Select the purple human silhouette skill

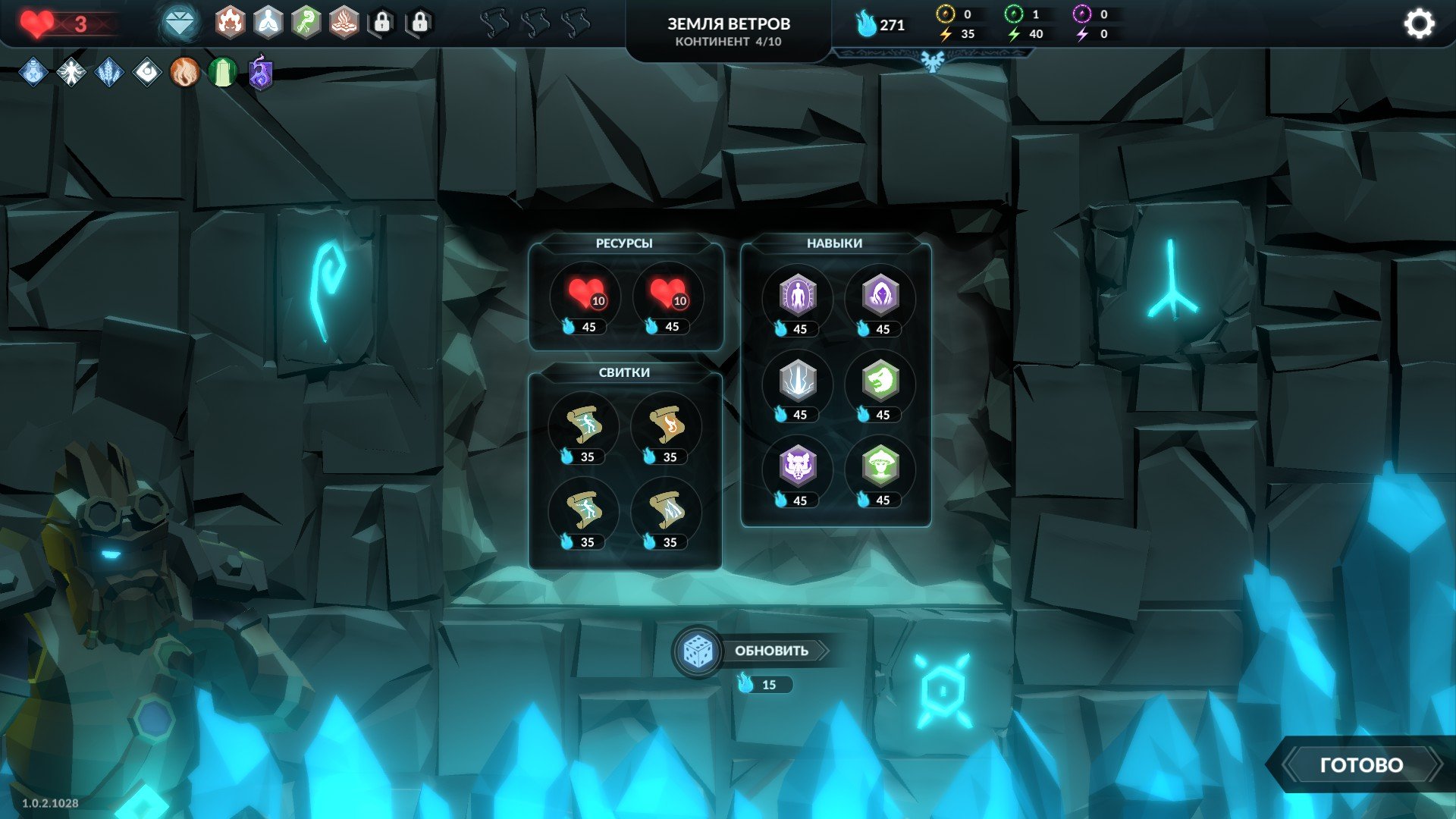coord(798,297)
